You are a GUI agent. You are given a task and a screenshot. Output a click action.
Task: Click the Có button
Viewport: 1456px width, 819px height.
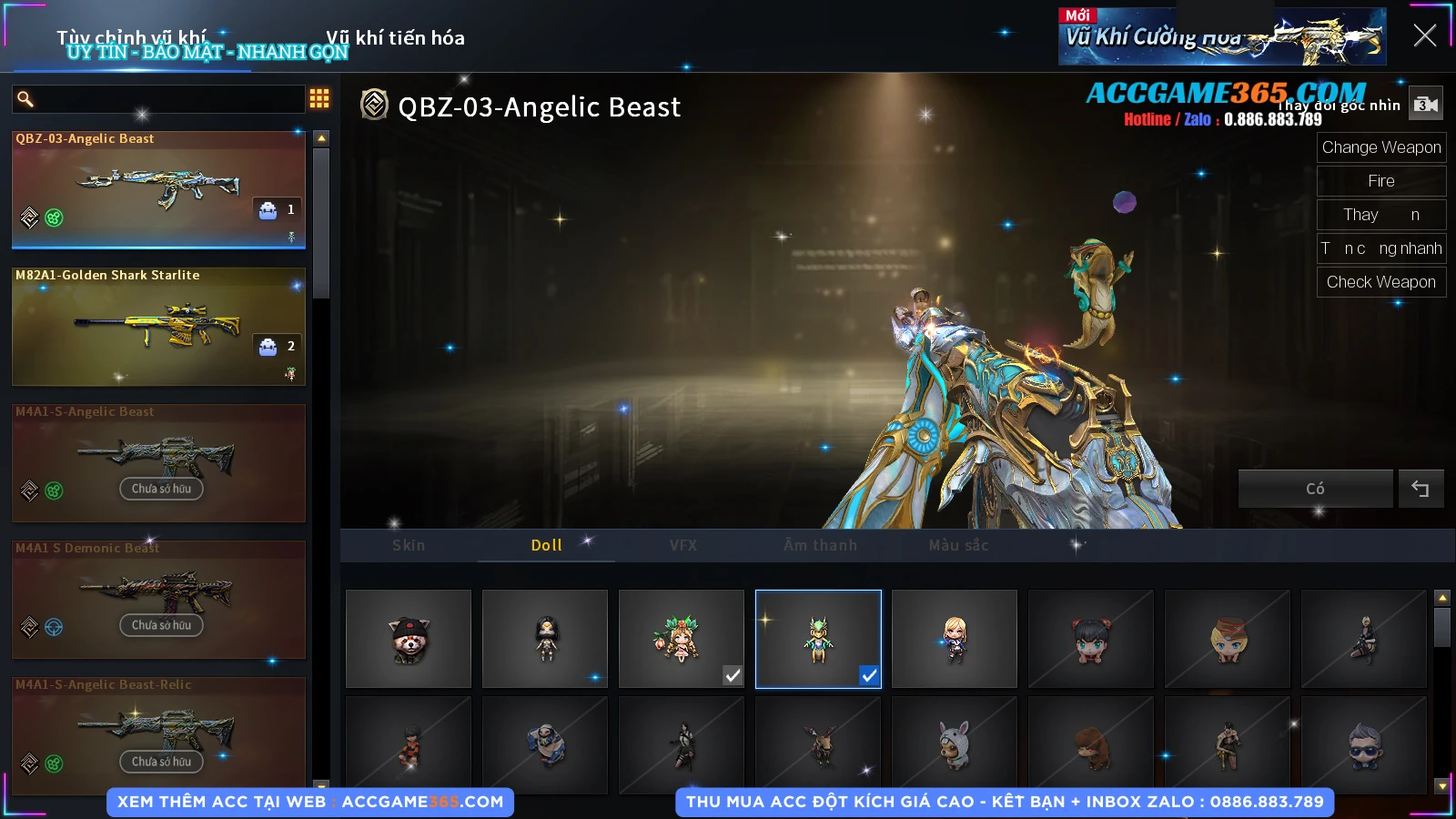pyautogui.click(x=1315, y=489)
